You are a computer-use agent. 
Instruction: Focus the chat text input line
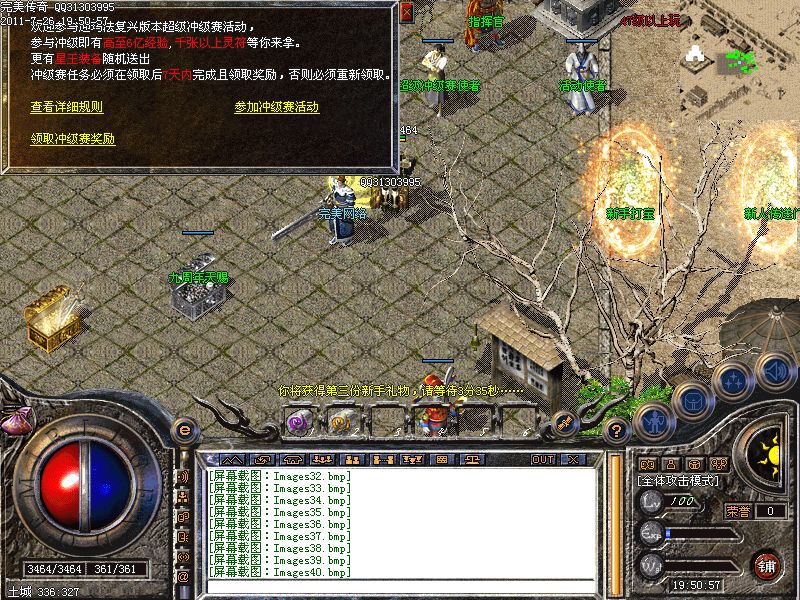pos(400,585)
